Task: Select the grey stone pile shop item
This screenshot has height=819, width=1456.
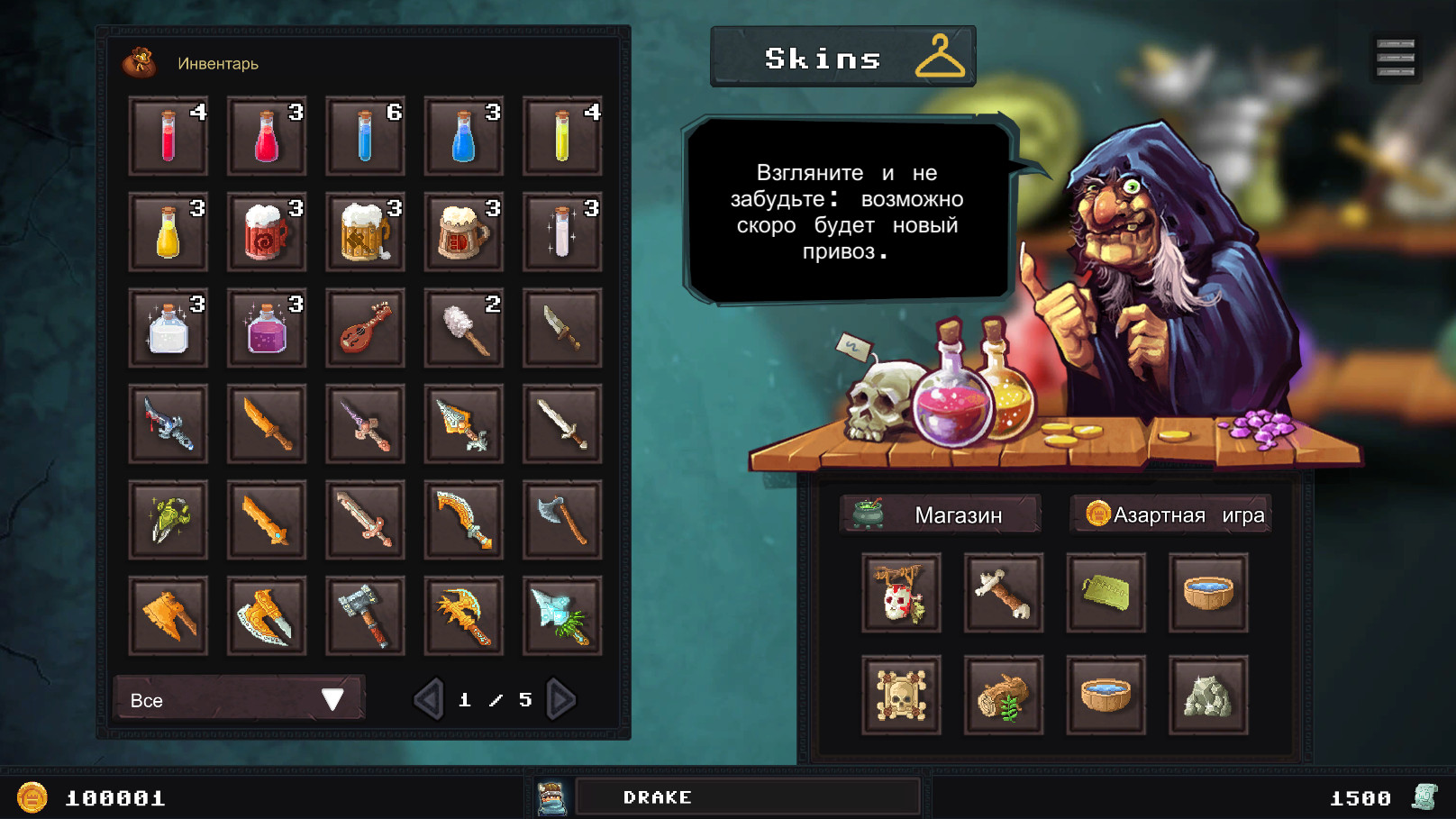Action: tap(1208, 695)
